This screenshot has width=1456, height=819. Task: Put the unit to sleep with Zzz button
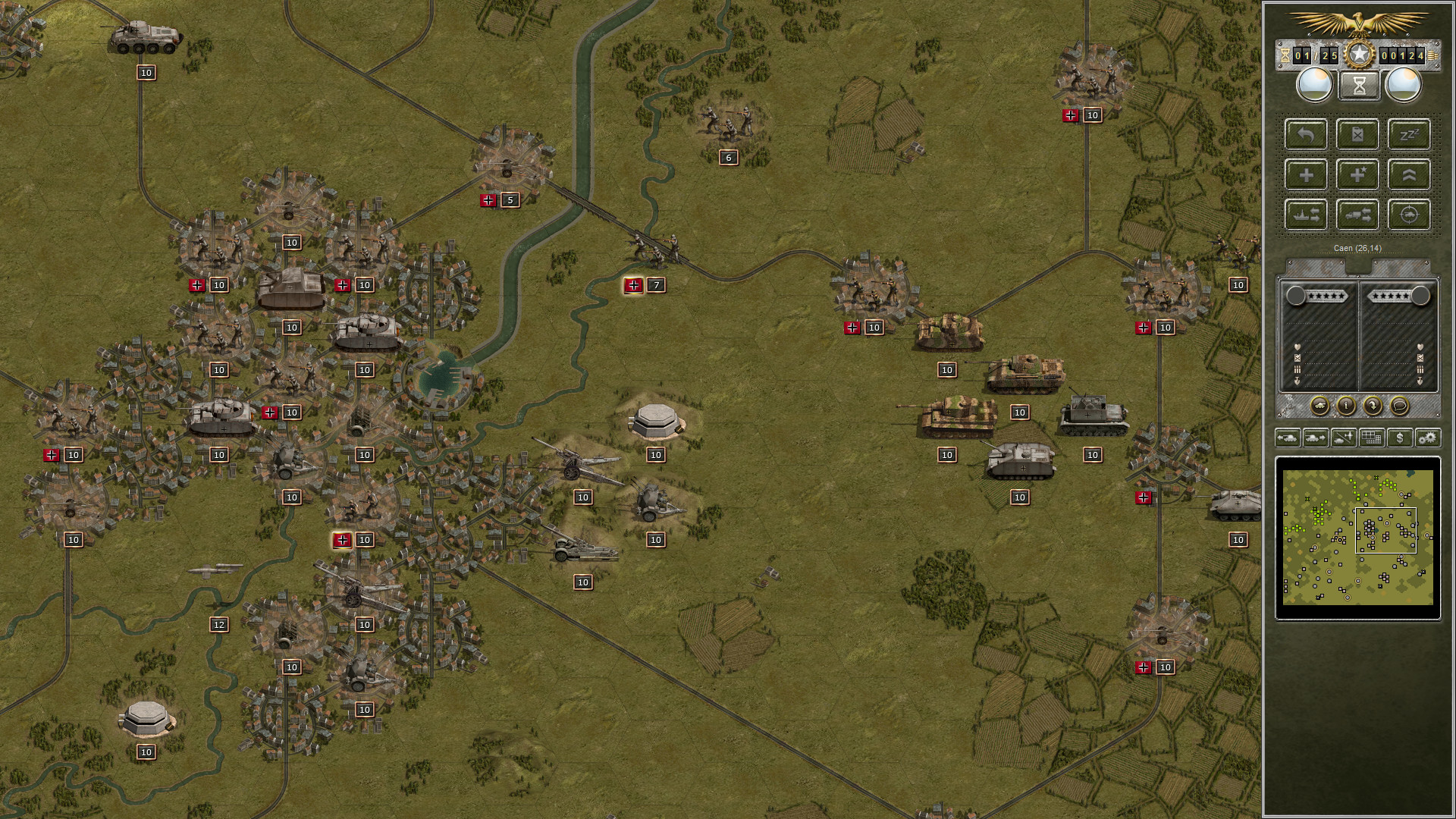[x=1409, y=134]
